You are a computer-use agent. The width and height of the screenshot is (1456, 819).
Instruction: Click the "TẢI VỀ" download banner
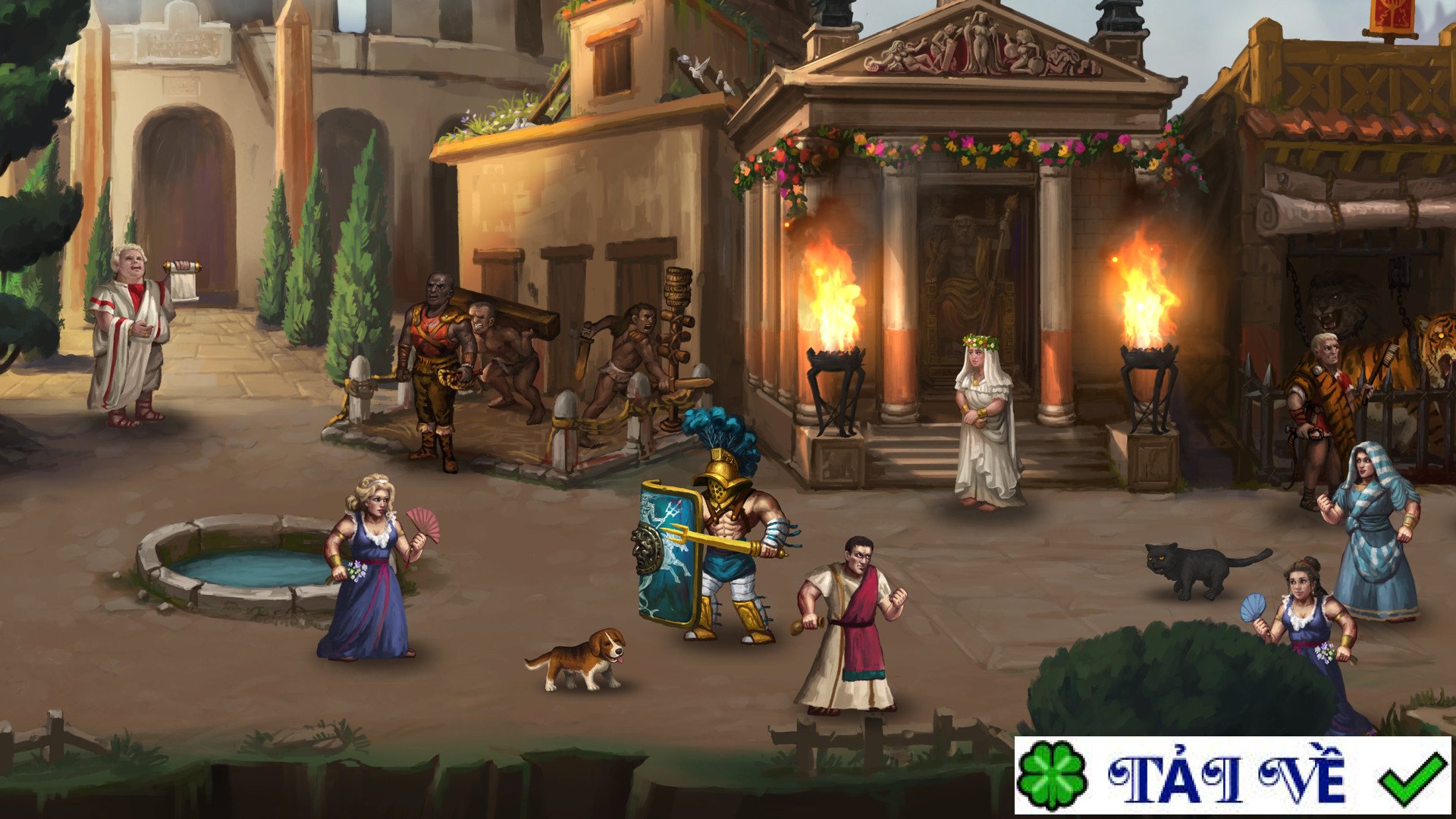click(x=1232, y=775)
